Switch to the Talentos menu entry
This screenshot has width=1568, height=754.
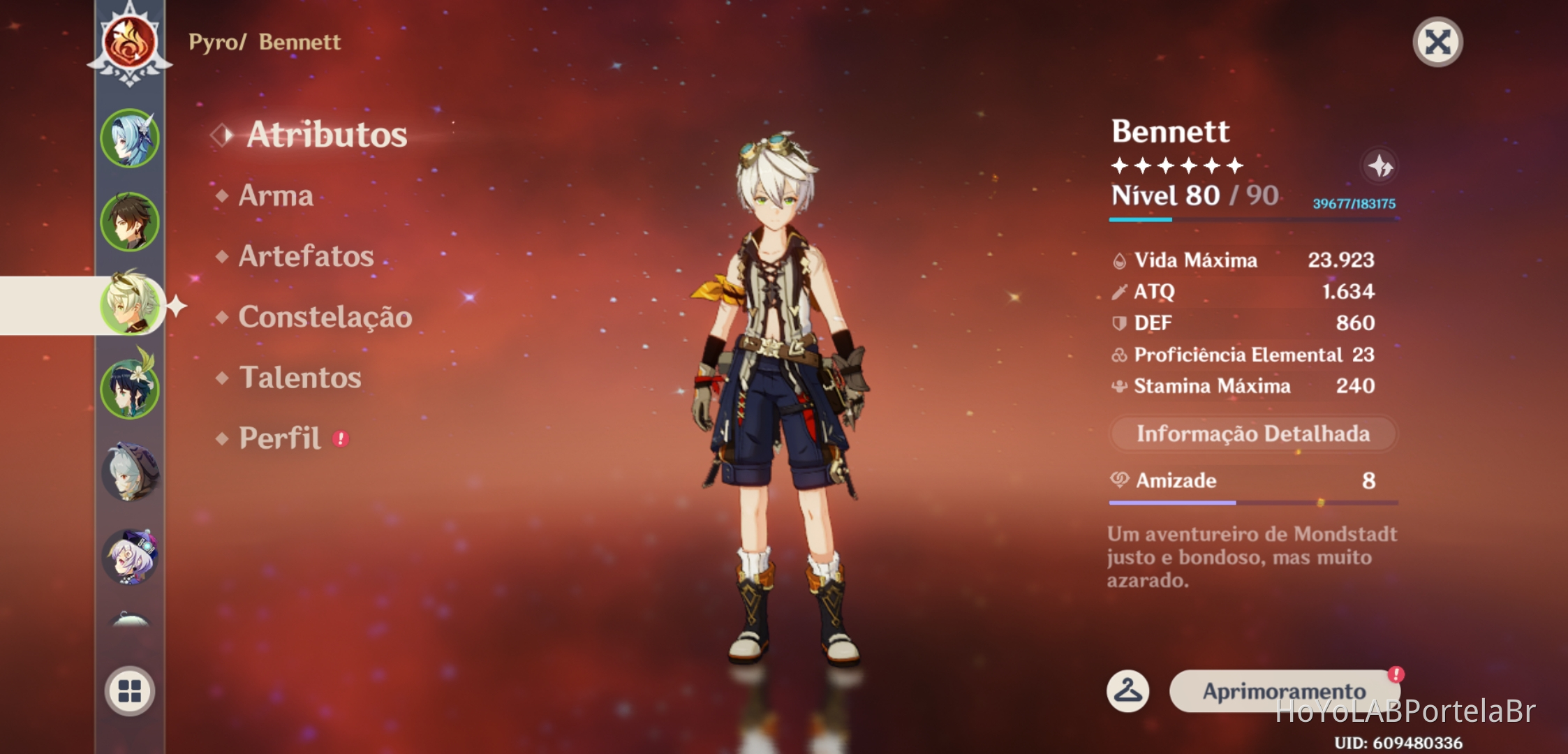pos(299,378)
